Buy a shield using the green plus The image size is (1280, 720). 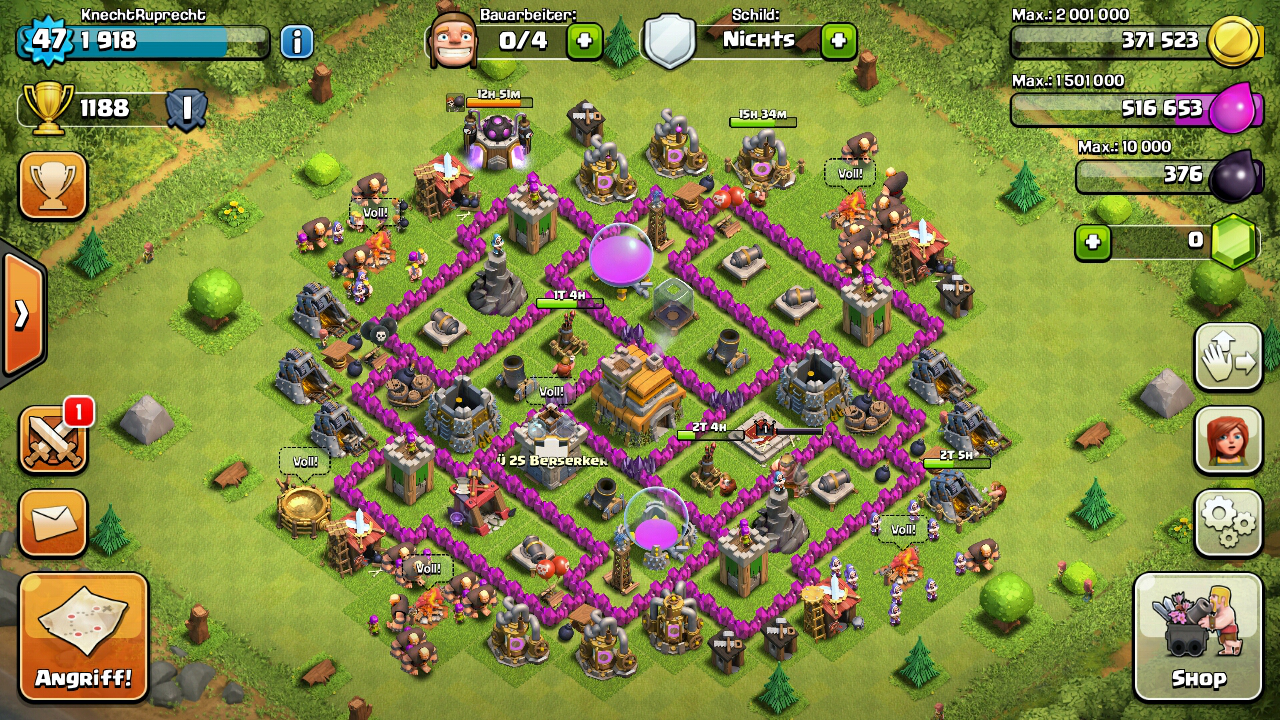click(838, 41)
